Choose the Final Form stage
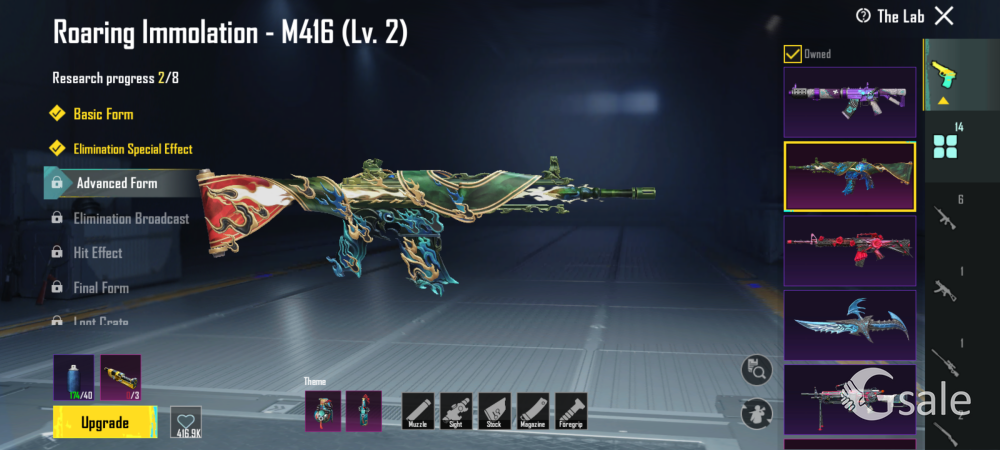The image size is (1000, 450). pos(101,288)
